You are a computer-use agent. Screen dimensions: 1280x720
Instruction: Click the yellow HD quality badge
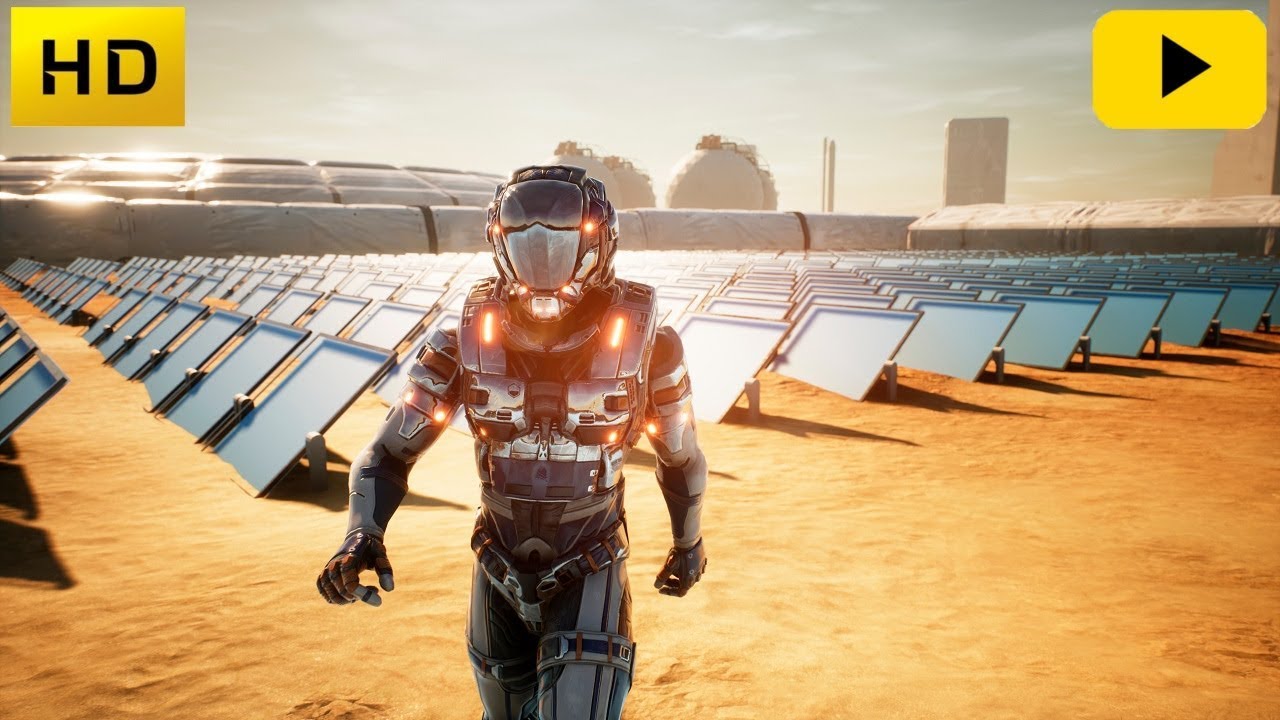98,67
